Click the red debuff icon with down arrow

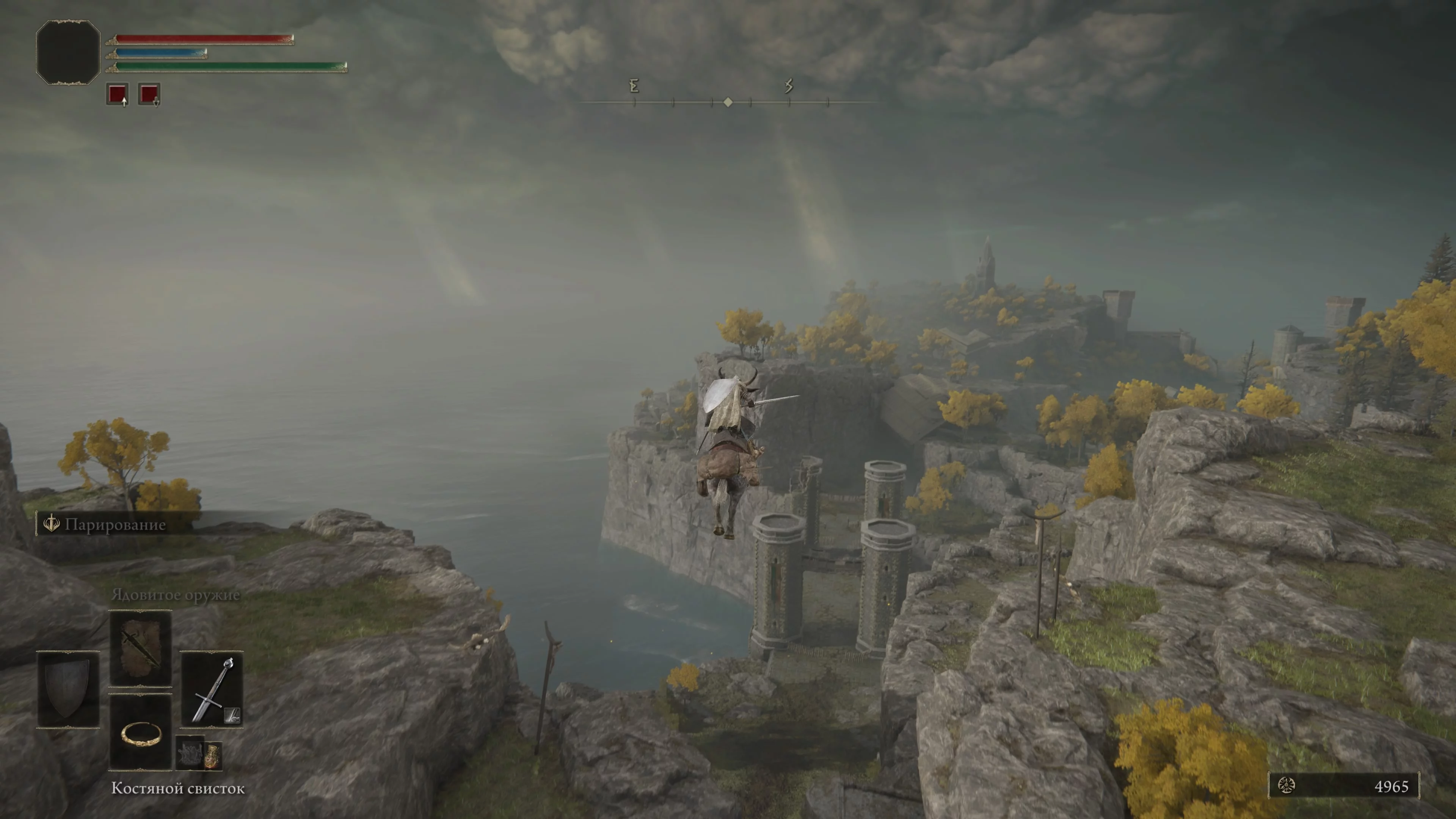149,94
